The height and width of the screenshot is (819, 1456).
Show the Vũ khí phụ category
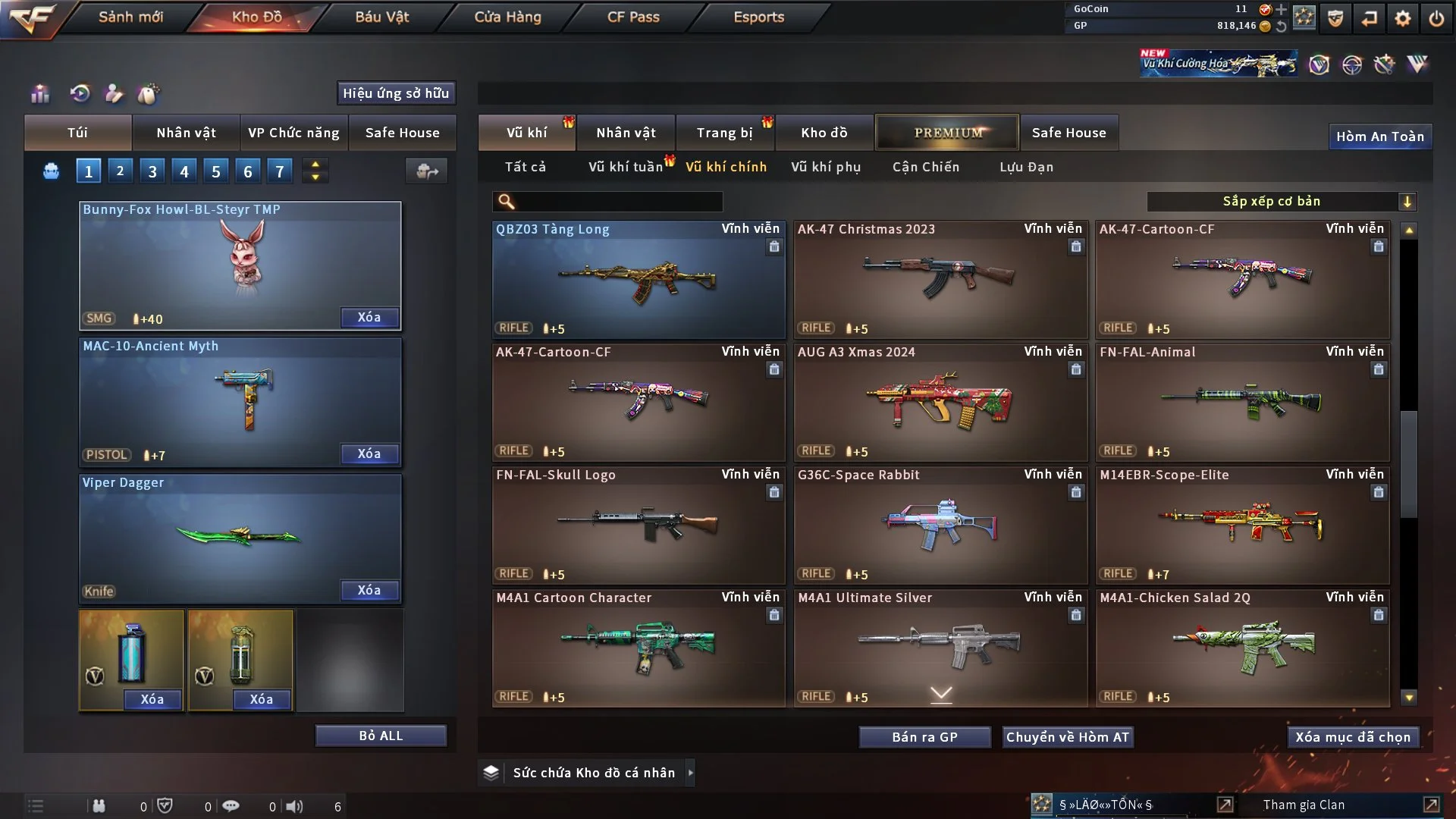pyautogui.click(x=825, y=167)
